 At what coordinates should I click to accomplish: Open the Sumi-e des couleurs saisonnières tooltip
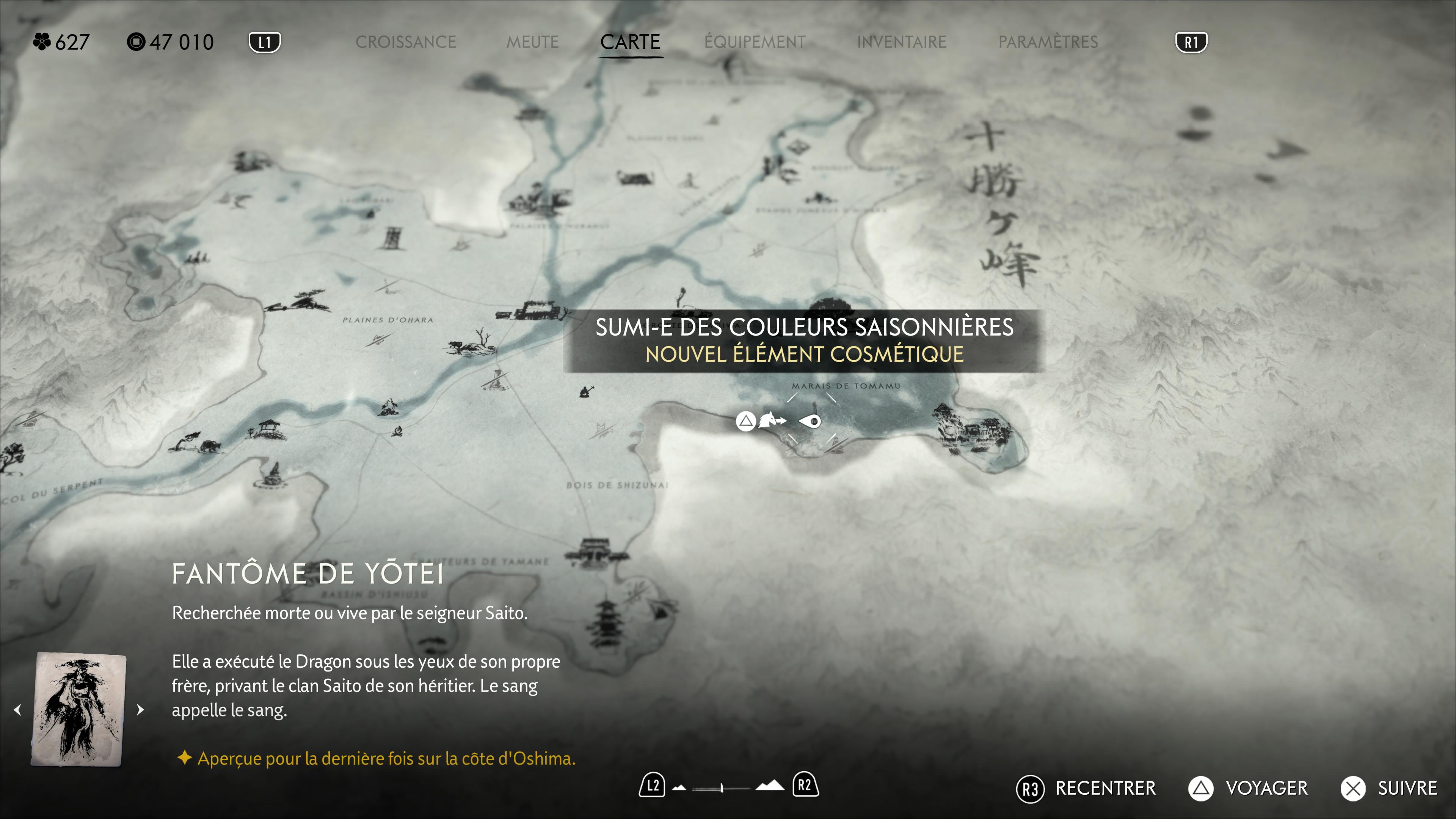tap(804, 340)
